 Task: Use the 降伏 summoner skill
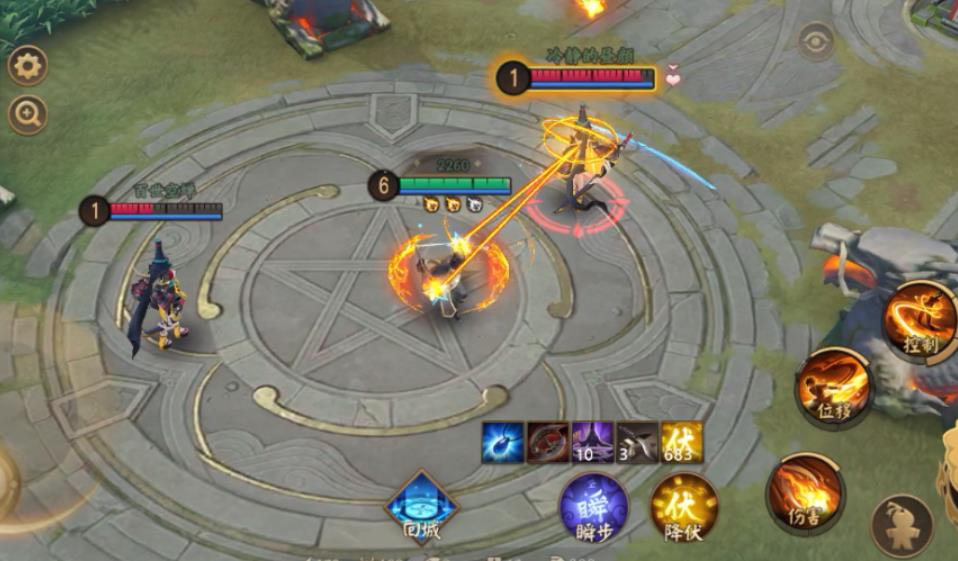tap(684, 508)
